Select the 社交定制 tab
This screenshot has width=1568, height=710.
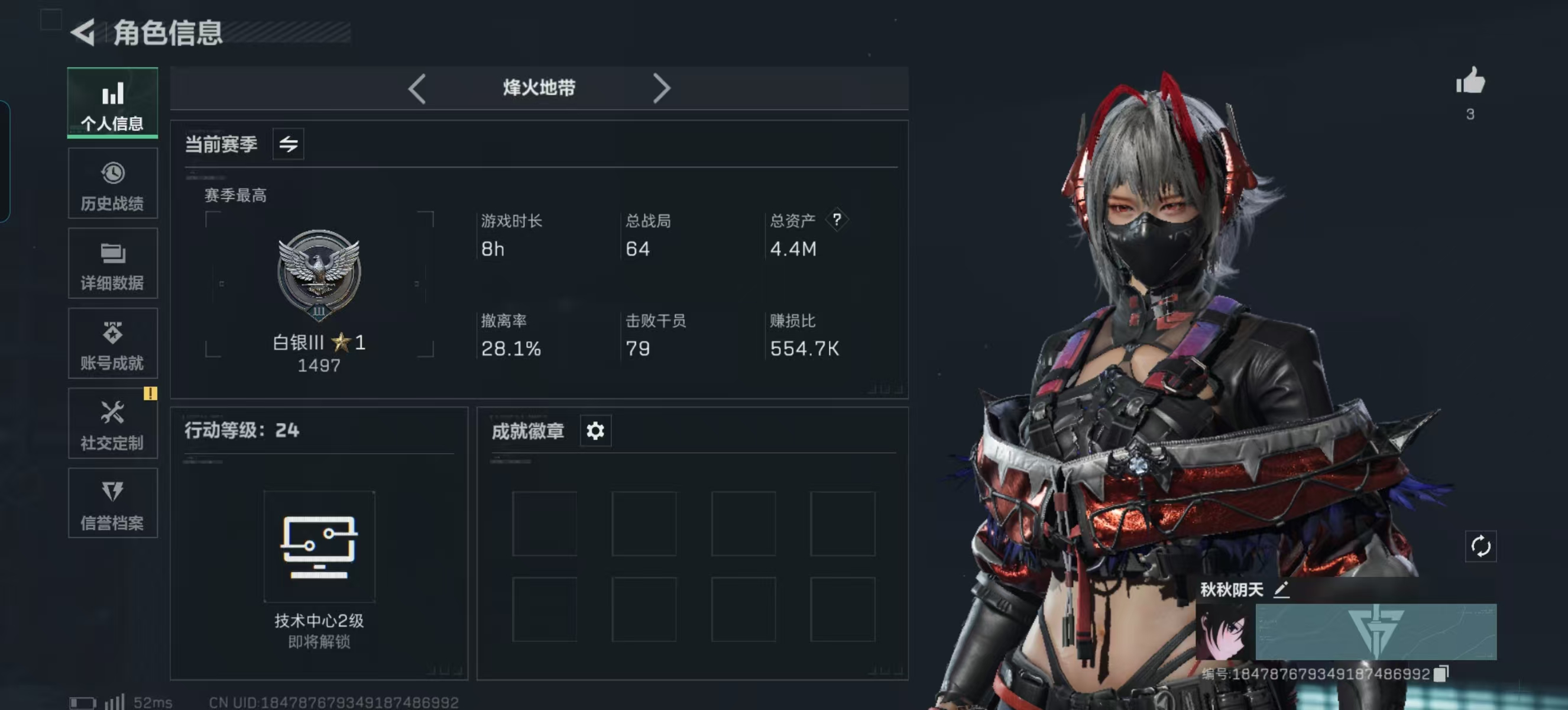tap(112, 424)
